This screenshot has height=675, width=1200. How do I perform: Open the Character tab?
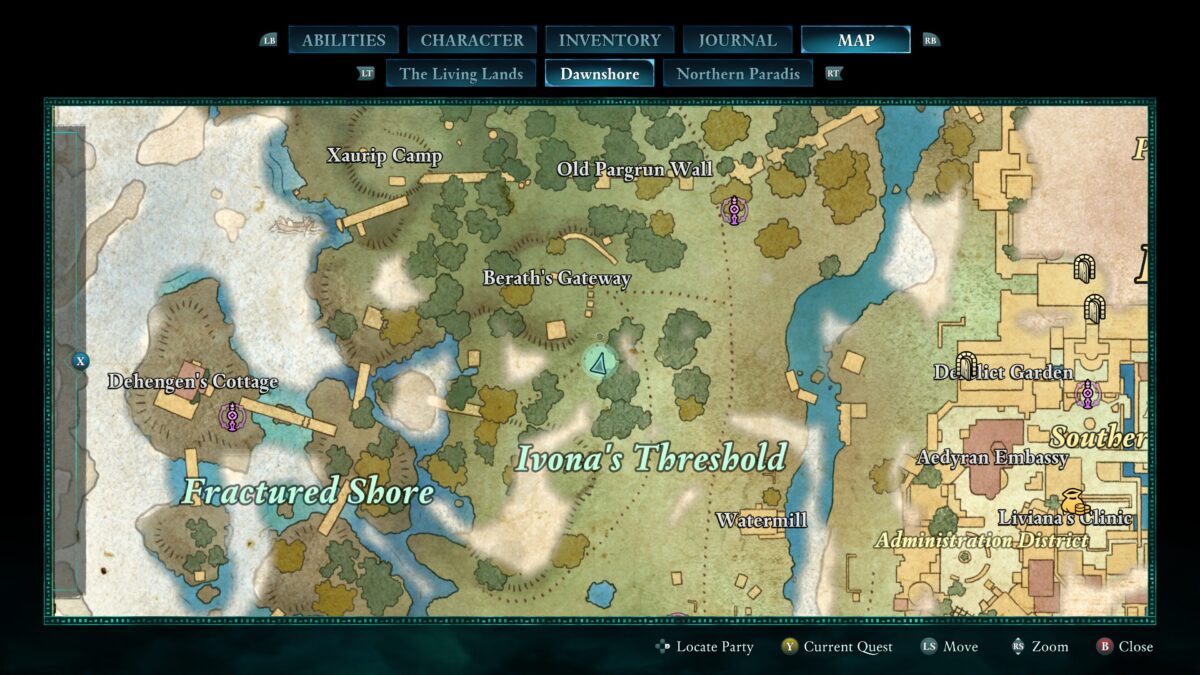472,40
